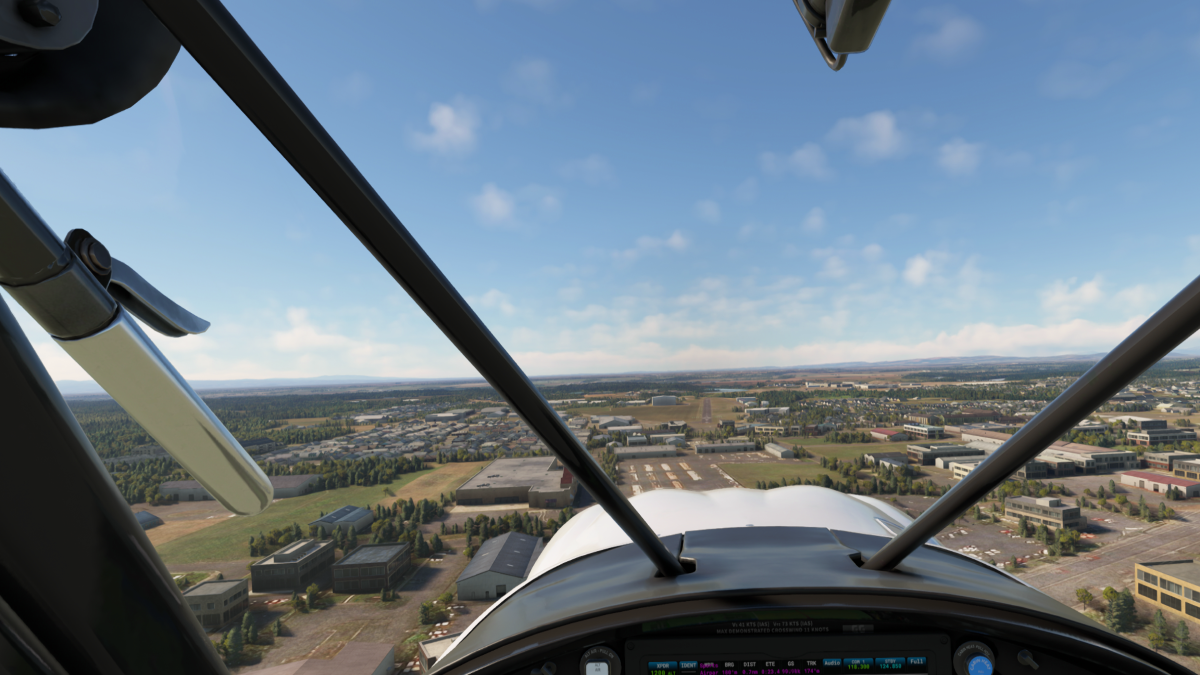This screenshot has height=675, width=1200.
Task: Tap the XPDR button on the avionics screen
Action: 660,665
